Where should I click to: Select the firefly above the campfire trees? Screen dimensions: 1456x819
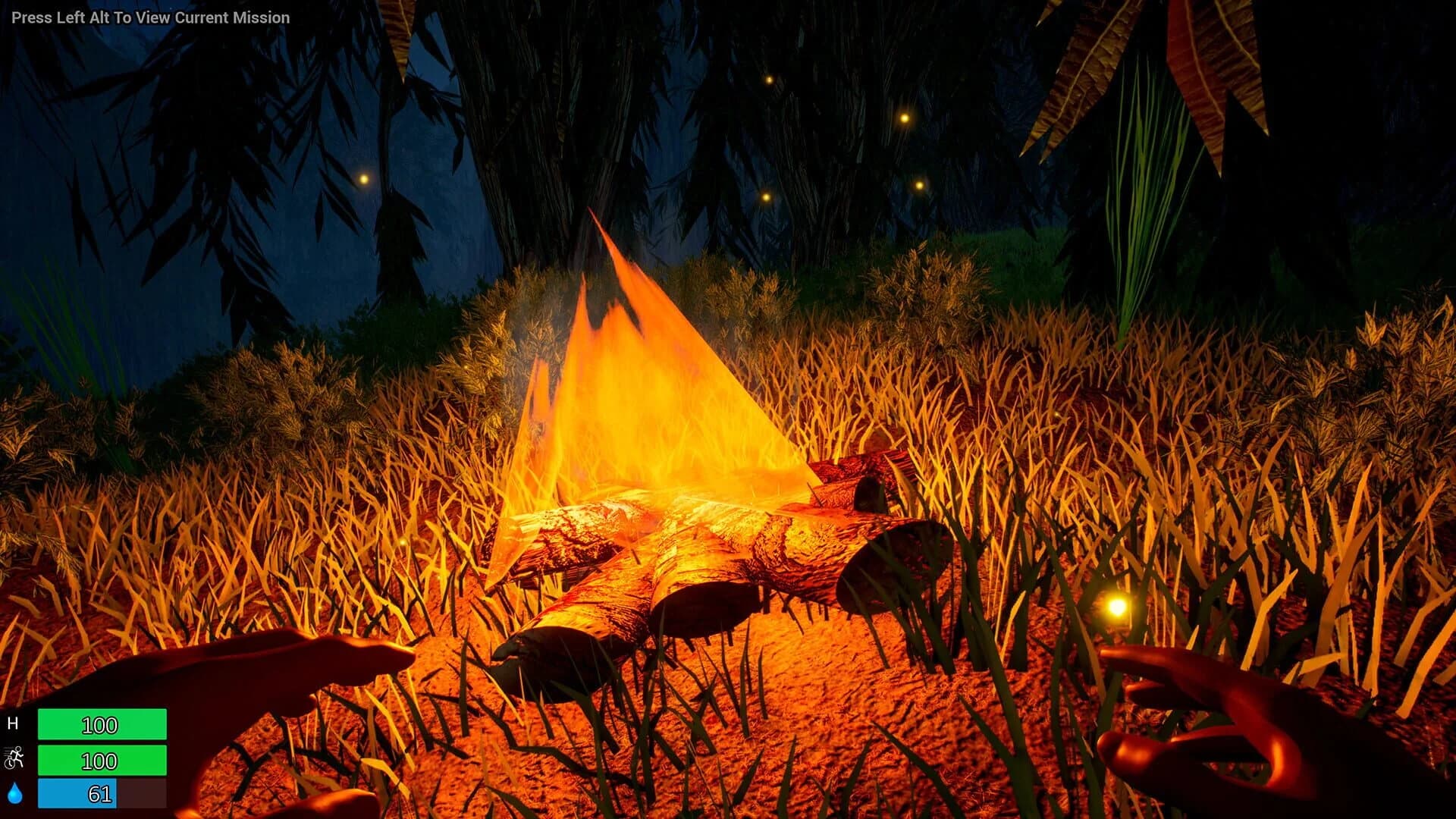coord(769,79)
